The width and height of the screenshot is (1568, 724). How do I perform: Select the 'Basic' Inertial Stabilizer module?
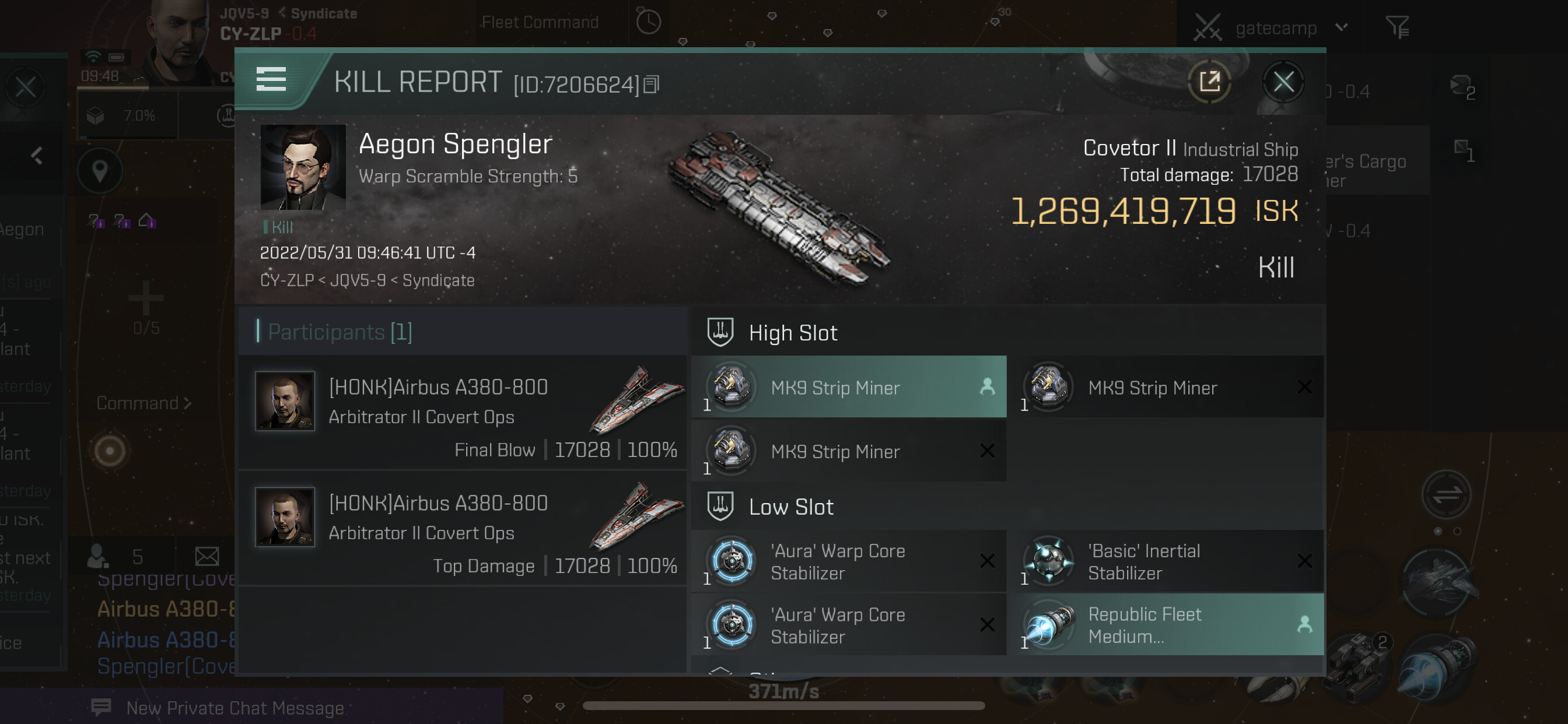pos(1165,561)
